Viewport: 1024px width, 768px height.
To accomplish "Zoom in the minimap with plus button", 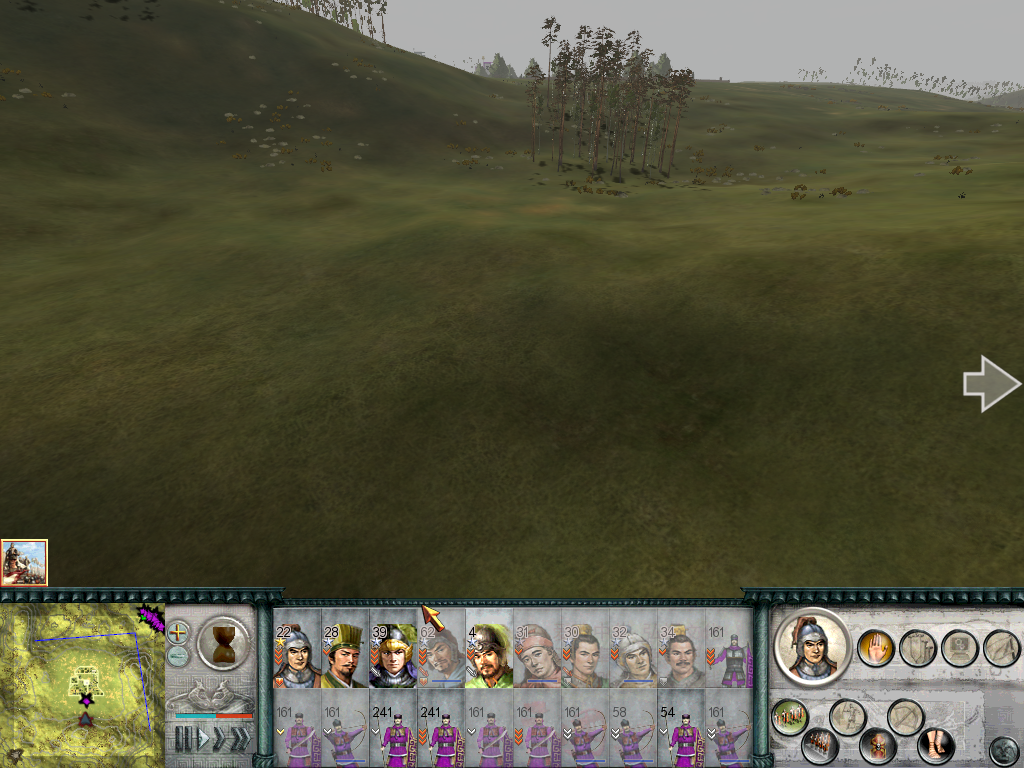I will coord(178,632).
